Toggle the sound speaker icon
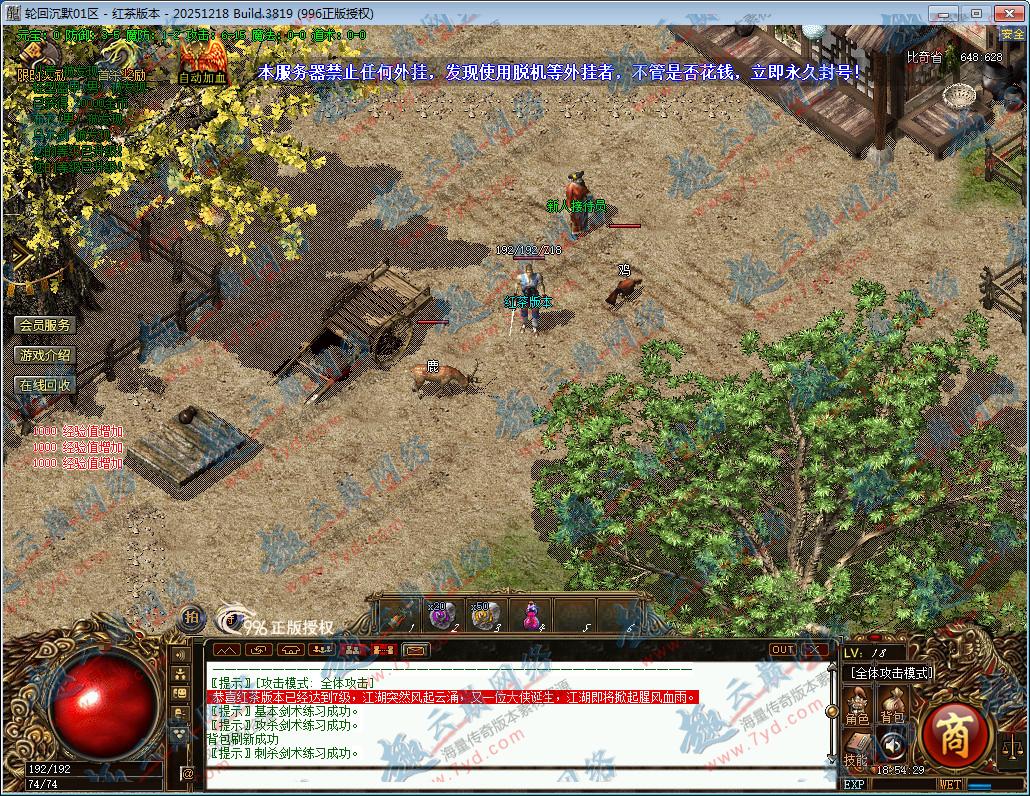Viewport: 1030px width, 796px height. point(891,745)
